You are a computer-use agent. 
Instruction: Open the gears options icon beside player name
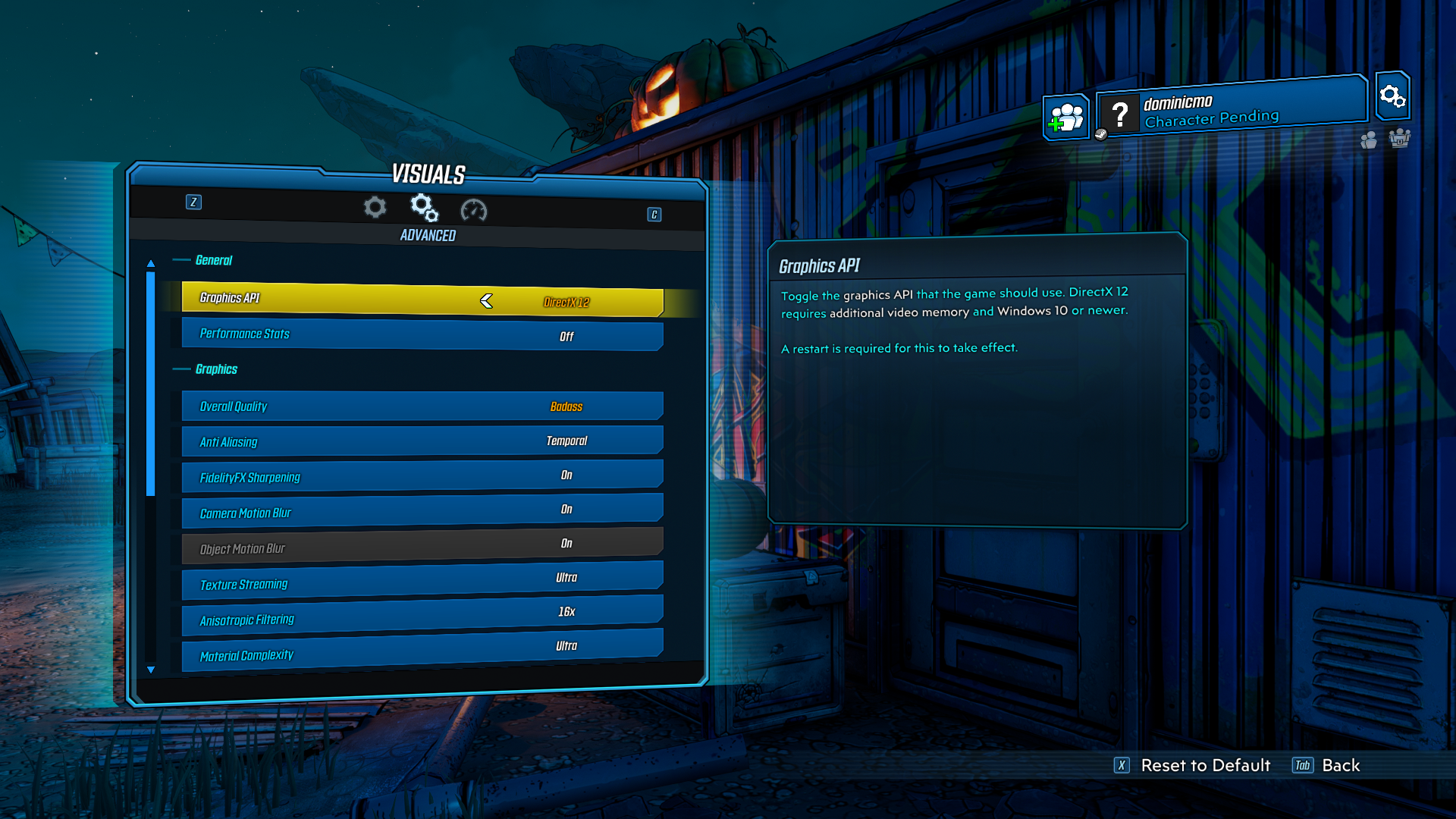(x=1392, y=96)
